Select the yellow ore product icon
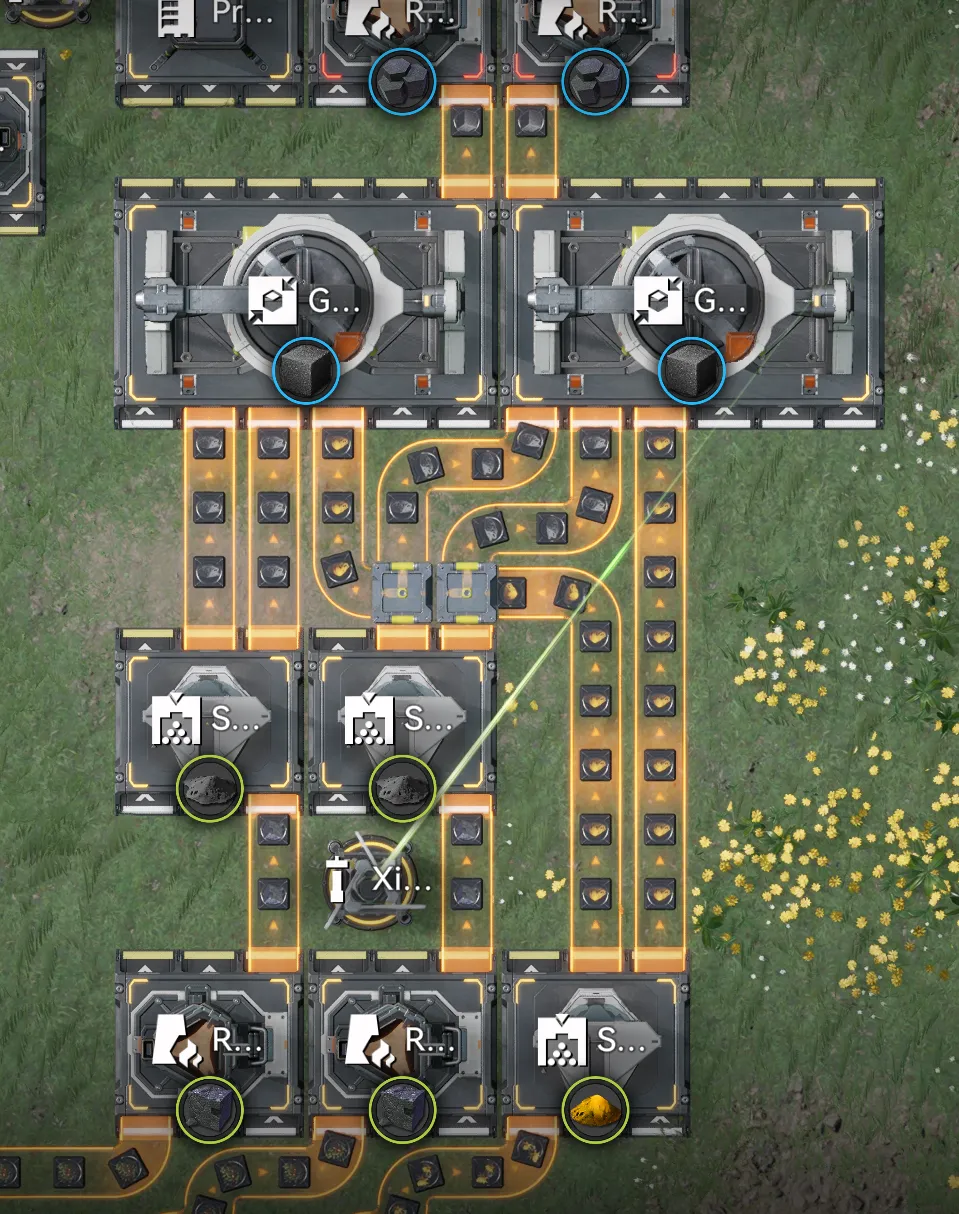The image size is (959, 1214). 595,1108
